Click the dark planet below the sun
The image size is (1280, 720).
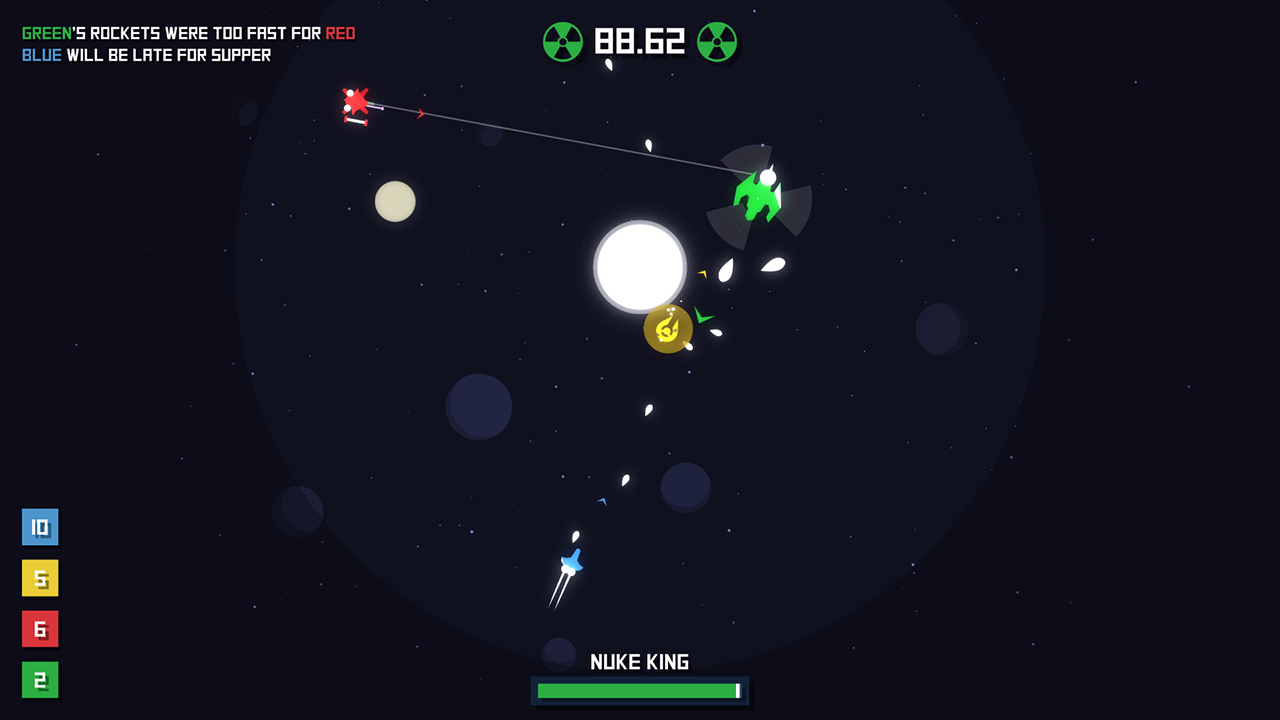(x=686, y=487)
